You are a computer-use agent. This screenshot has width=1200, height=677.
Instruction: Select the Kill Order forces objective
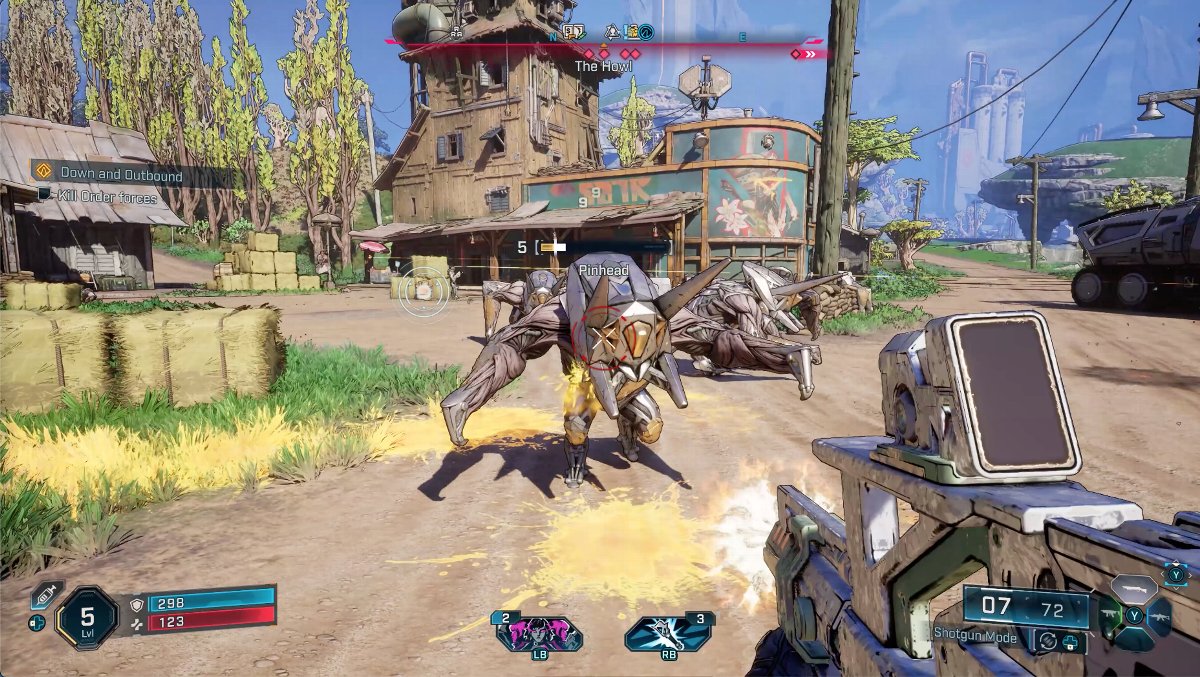(x=108, y=198)
